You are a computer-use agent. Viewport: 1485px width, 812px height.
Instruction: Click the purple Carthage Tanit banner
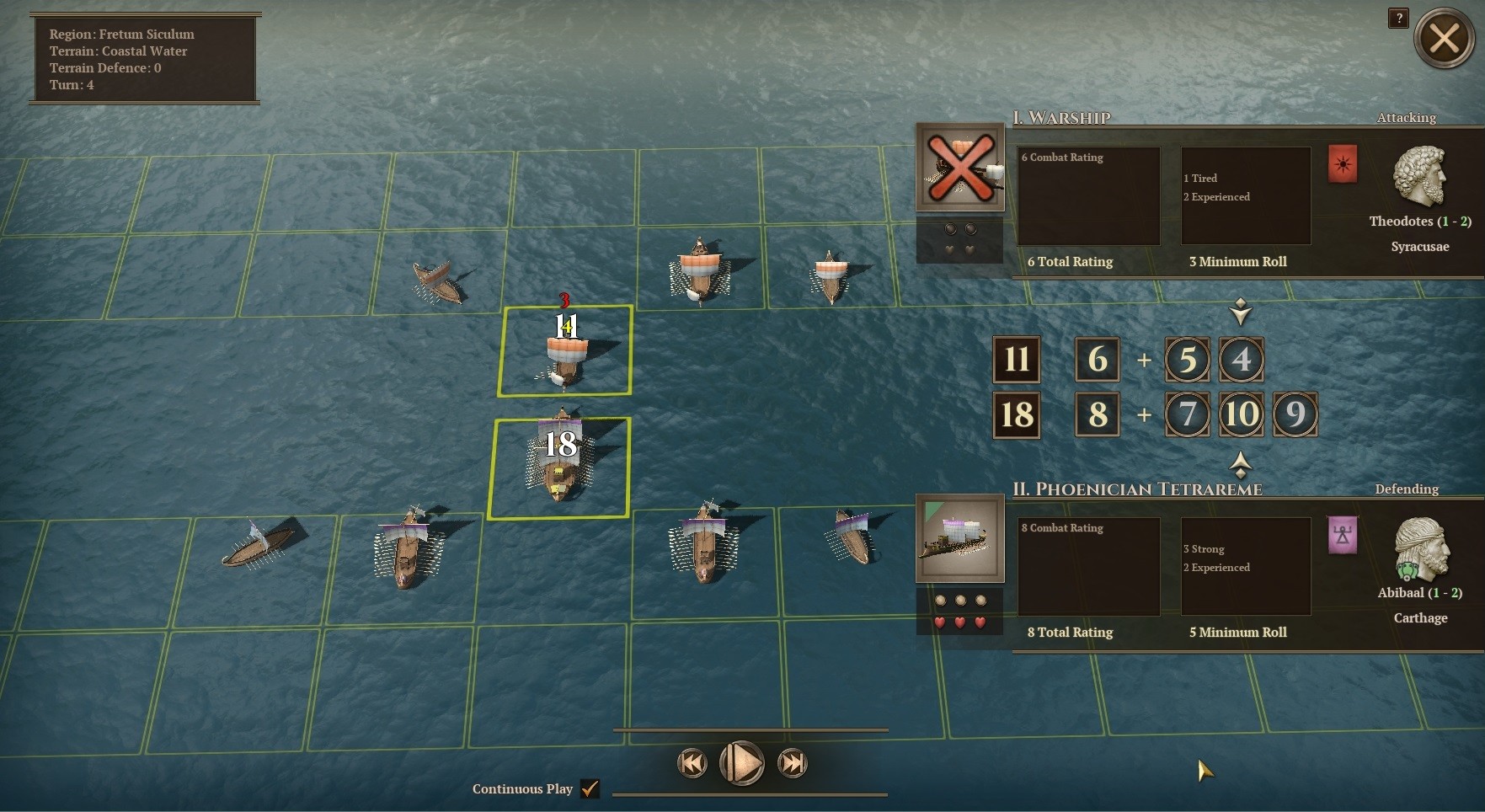tap(1343, 536)
